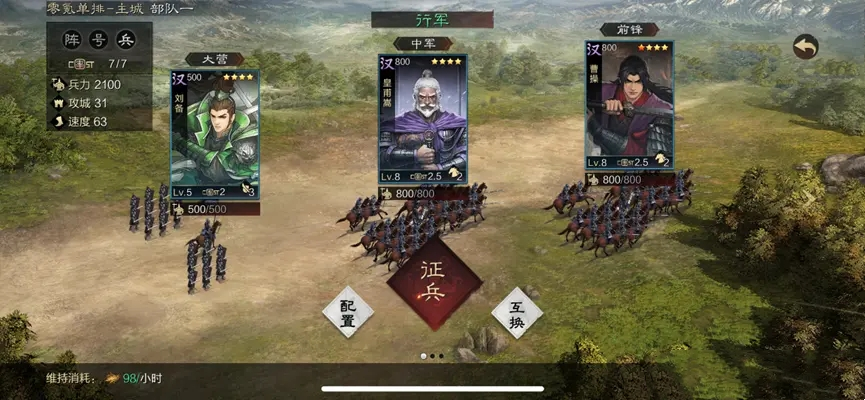Select the 中军 center army label
This screenshot has width=865, height=400.
(423, 44)
